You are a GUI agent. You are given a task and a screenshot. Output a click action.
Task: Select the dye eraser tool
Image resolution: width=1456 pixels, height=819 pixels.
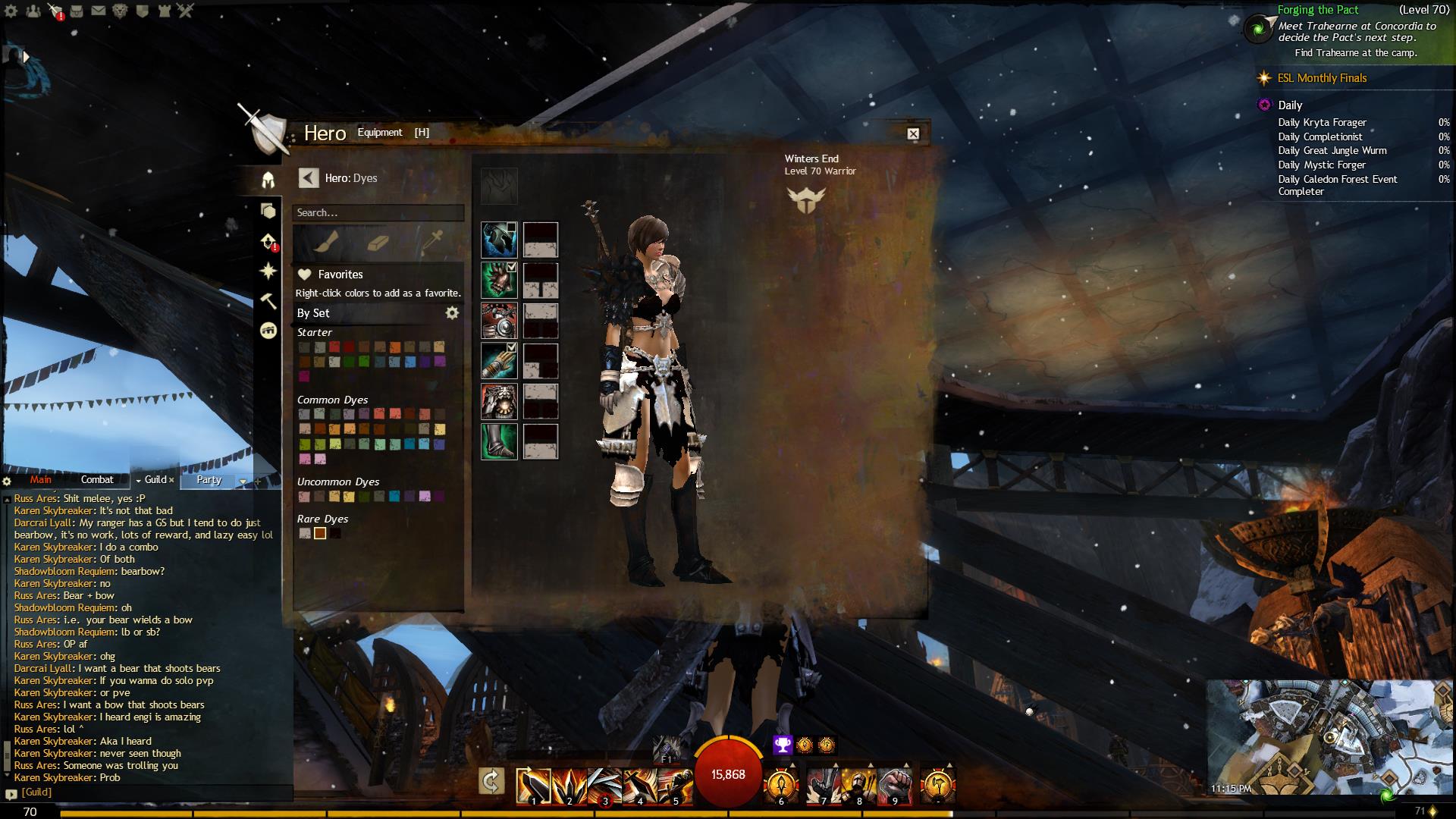point(378,242)
